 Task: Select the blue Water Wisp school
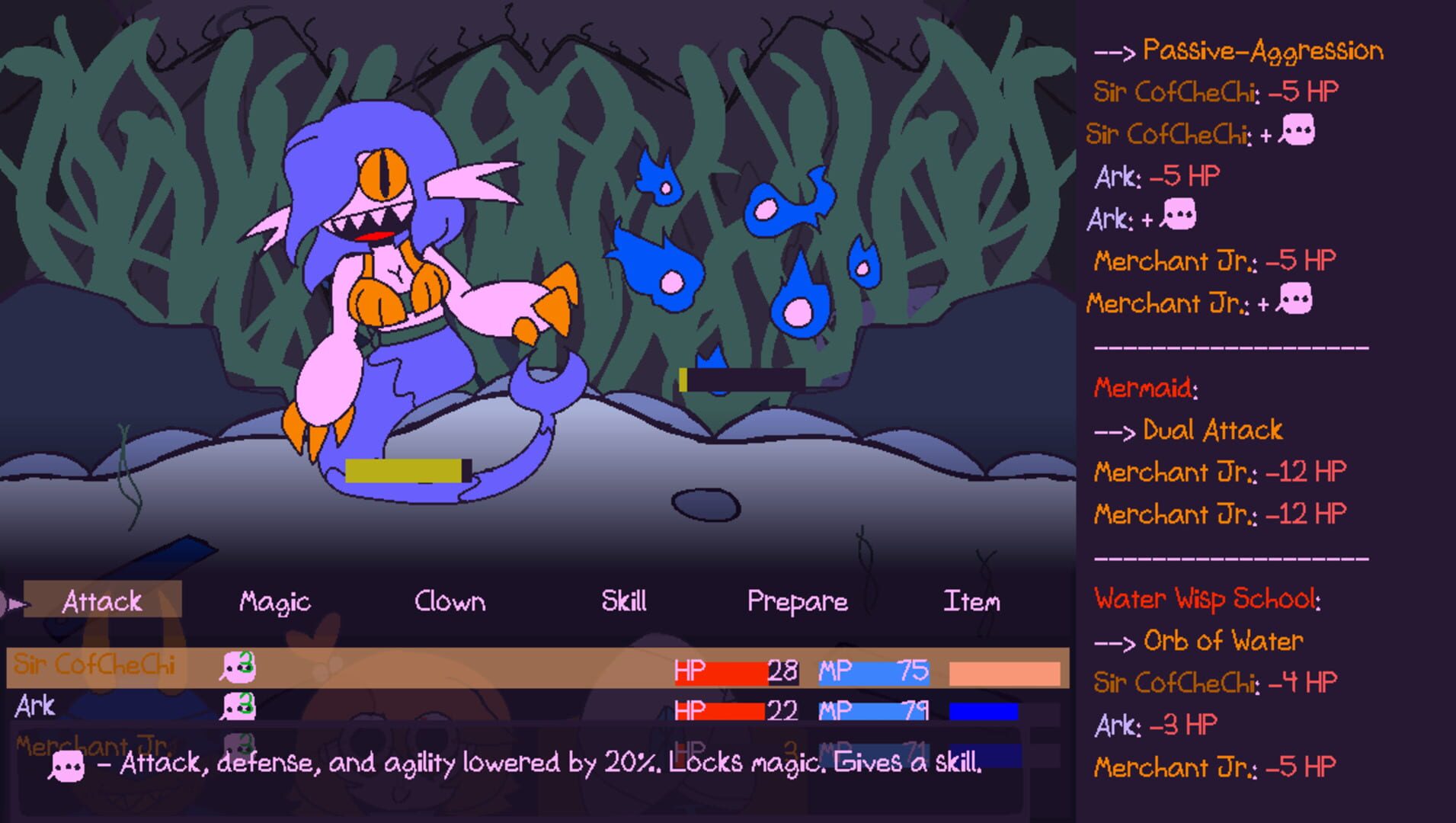(747, 251)
